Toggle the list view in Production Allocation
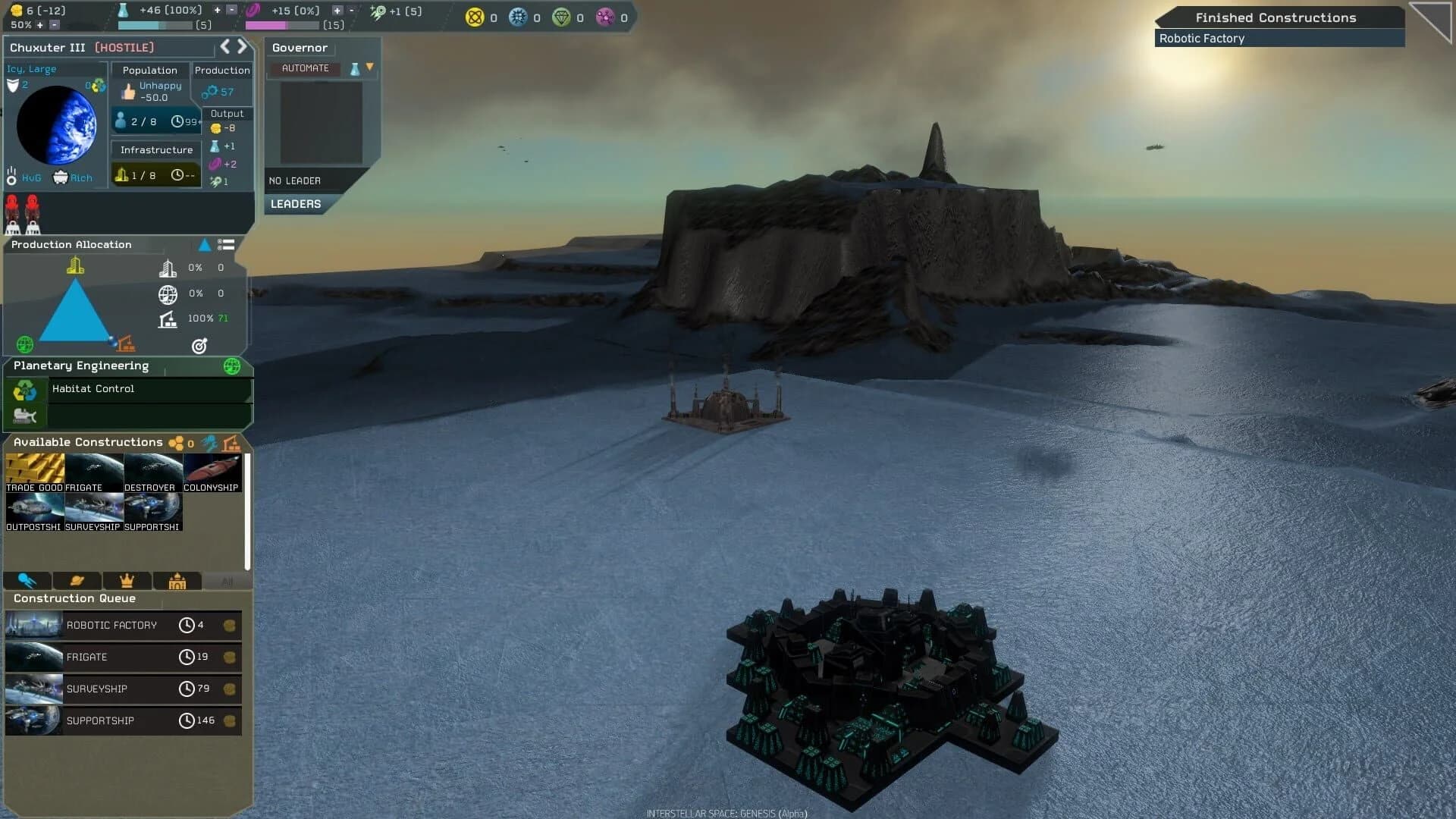The height and width of the screenshot is (819, 1456). click(226, 244)
